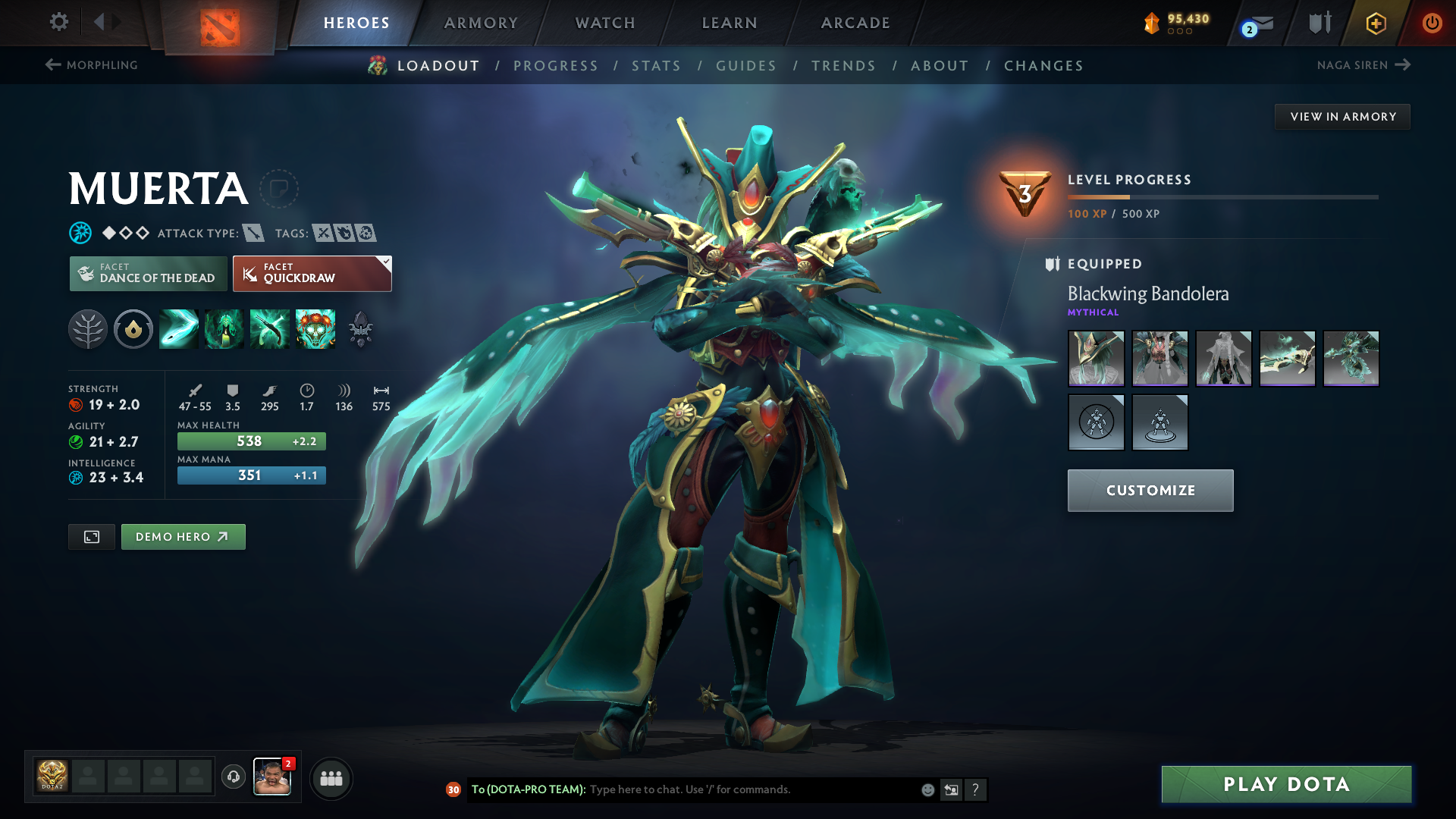
Task: Click View in Armory button
Action: (x=1342, y=117)
